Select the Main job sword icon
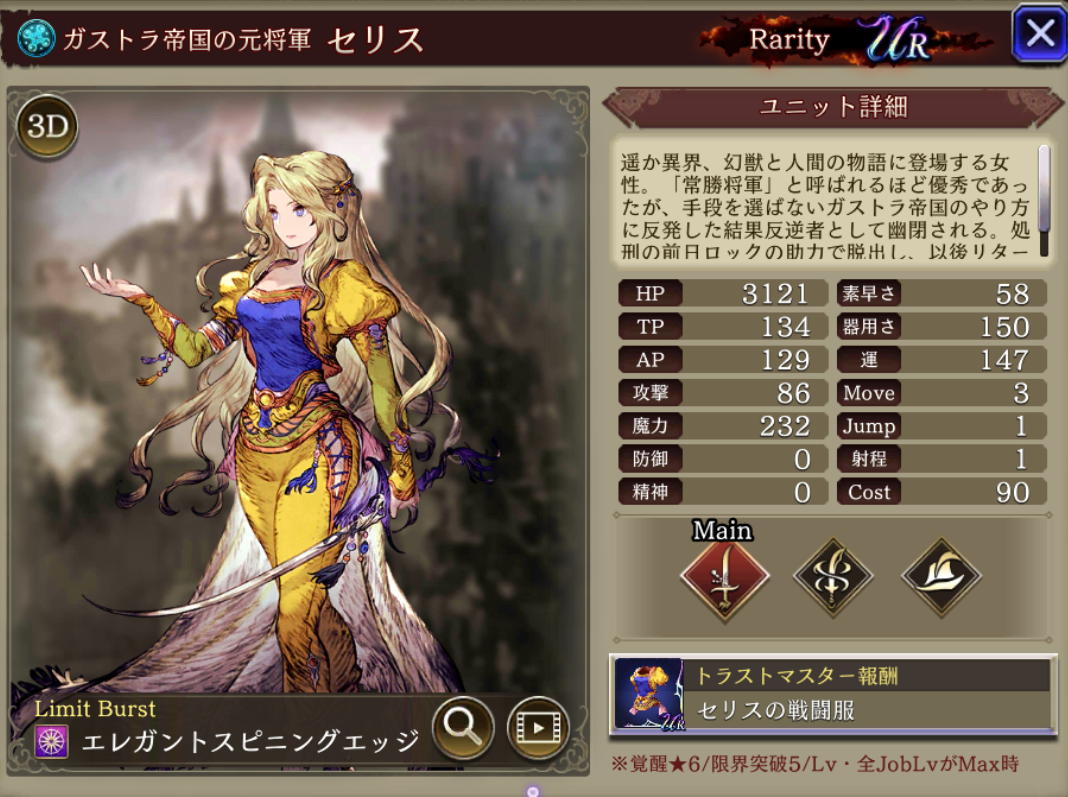1068x797 pixels. [724, 579]
